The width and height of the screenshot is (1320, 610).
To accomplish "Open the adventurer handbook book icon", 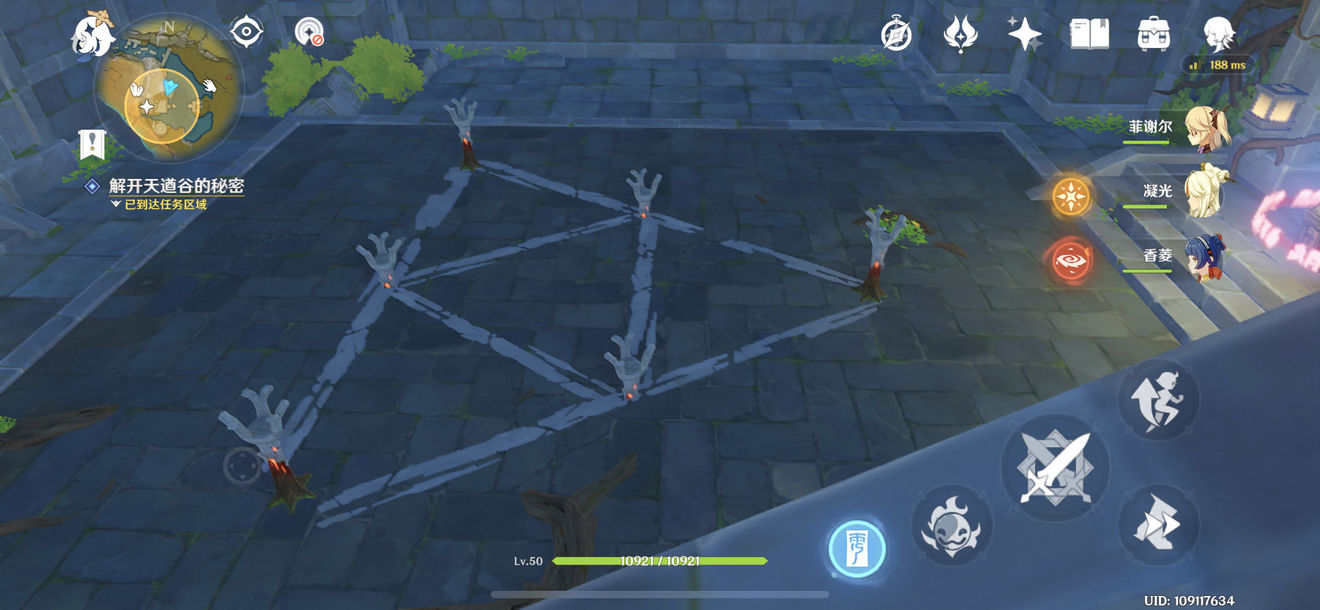I will (1089, 34).
